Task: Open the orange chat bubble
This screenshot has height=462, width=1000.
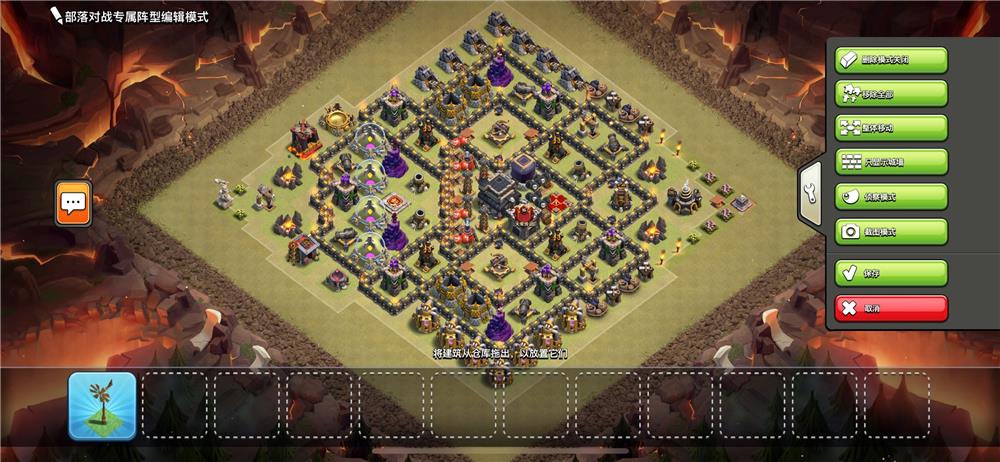Action: pos(73,203)
